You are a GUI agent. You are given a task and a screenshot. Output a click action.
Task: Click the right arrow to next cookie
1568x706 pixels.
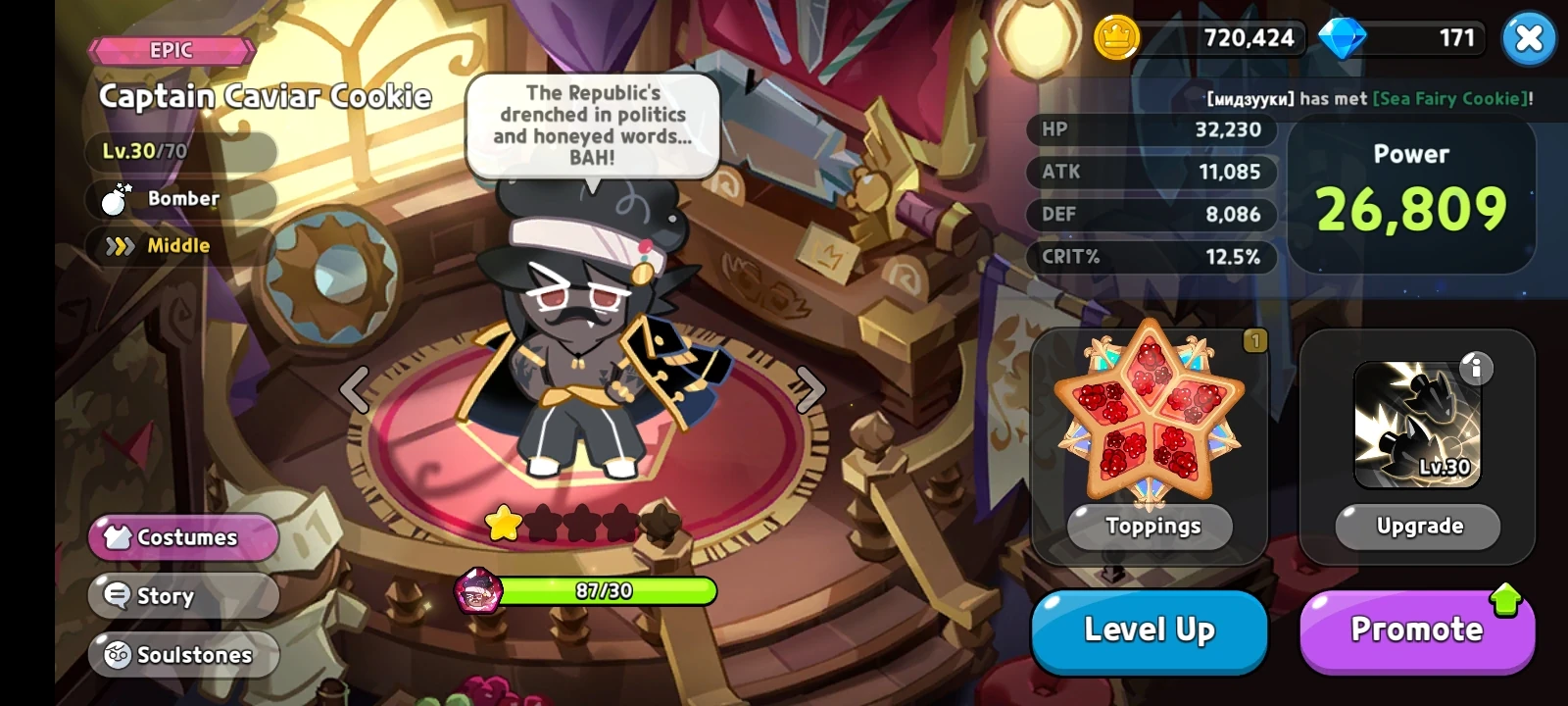point(809,389)
